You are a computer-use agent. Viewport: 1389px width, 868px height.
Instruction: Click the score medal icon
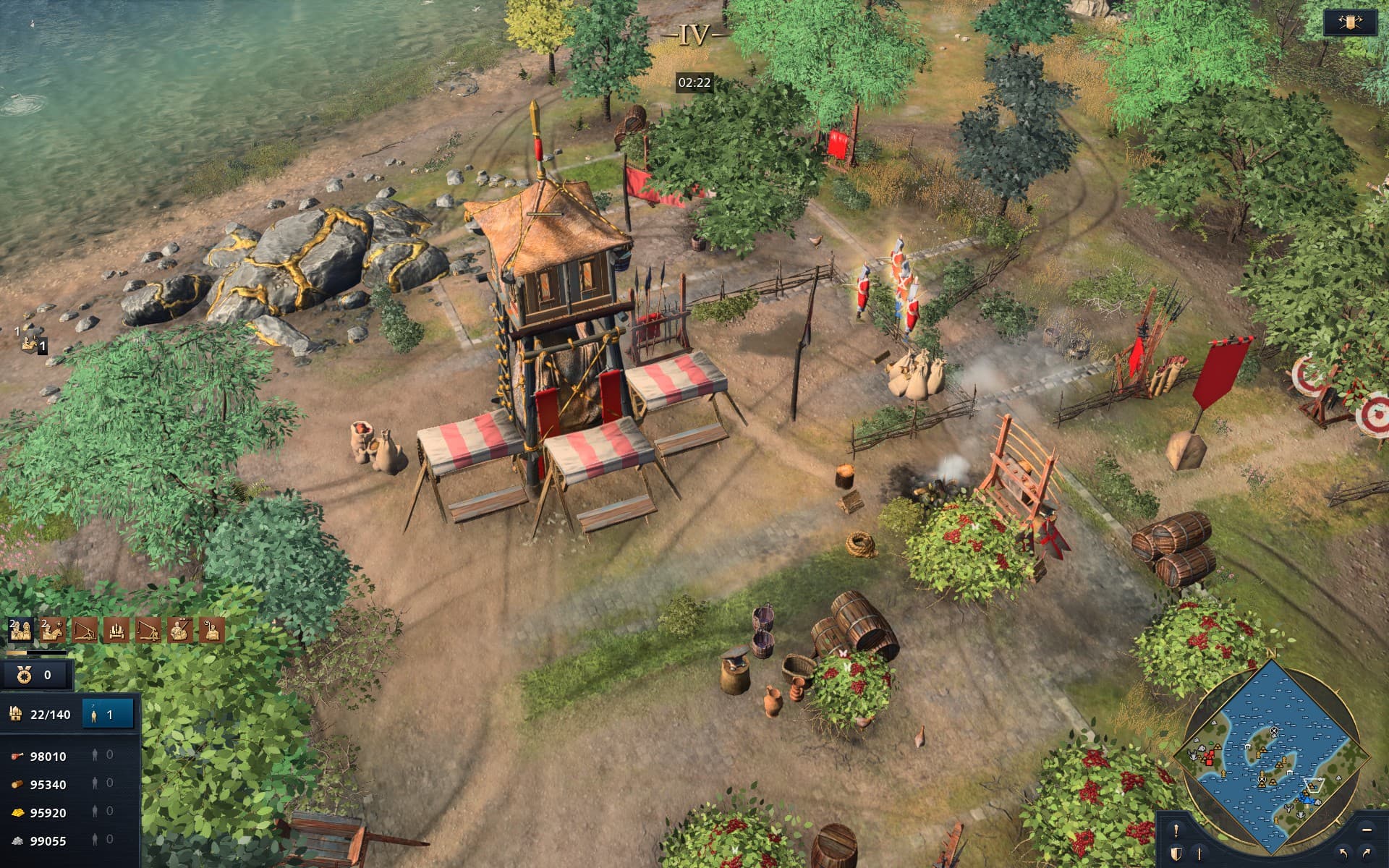point(25,676)
